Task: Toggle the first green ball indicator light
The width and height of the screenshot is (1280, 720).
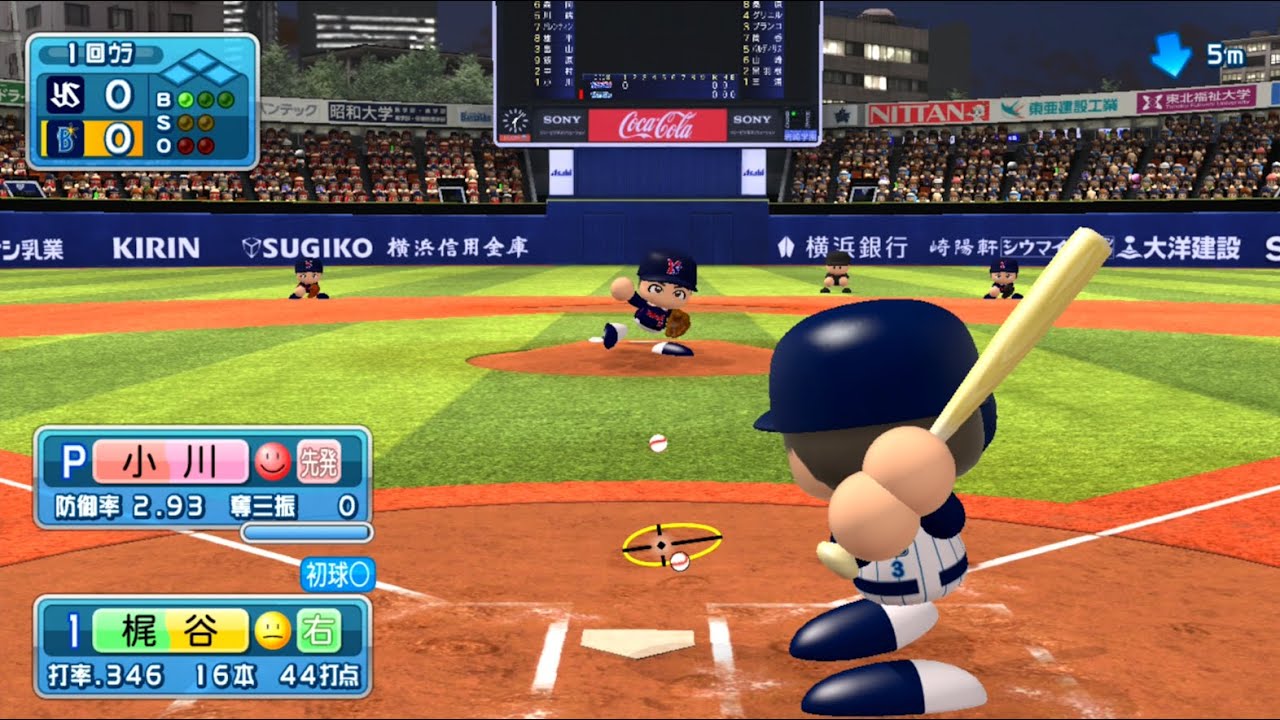Action: (x=184, y=100)
